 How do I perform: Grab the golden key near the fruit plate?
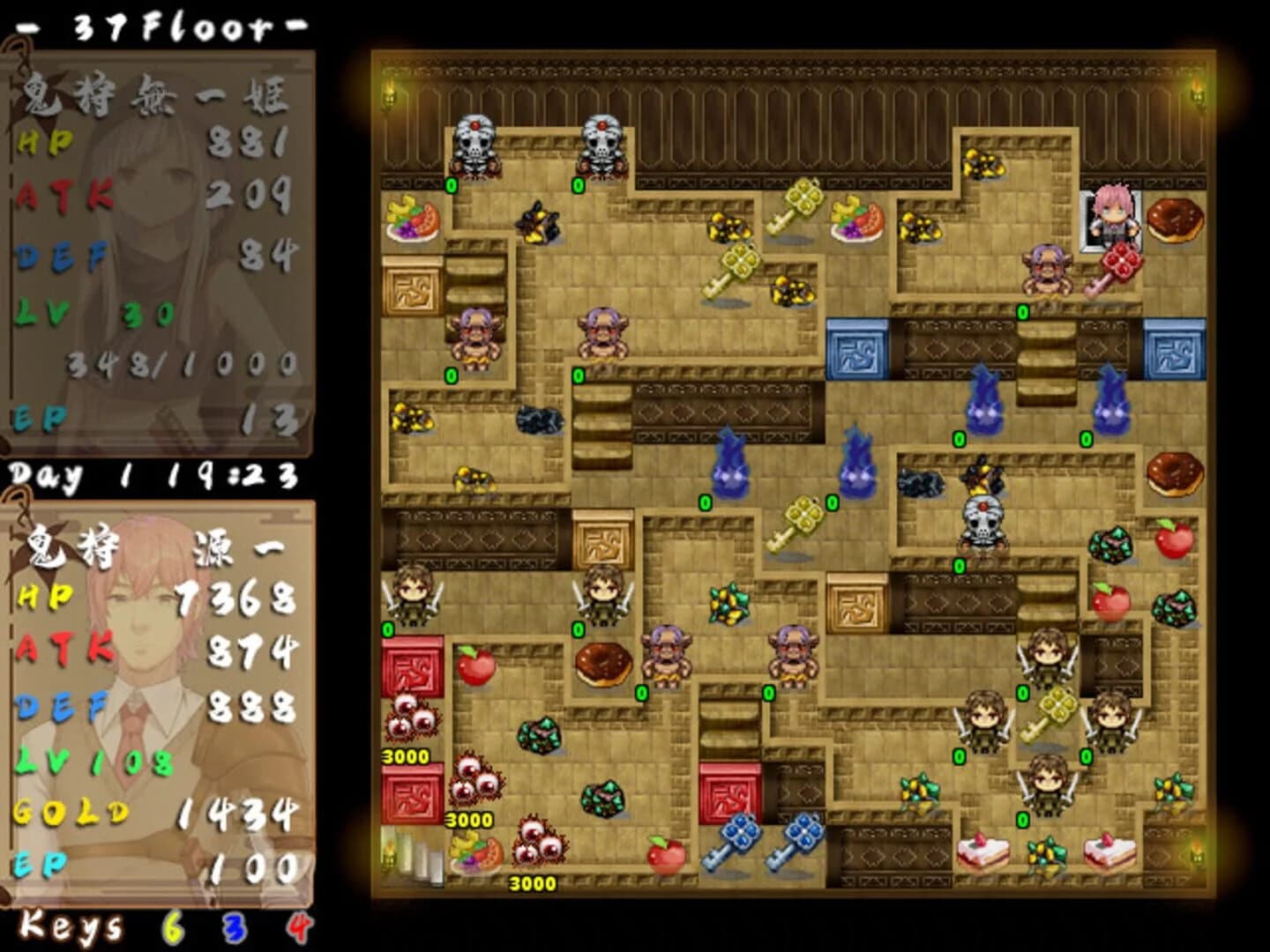pyautogui.click(x=801, y=198)
